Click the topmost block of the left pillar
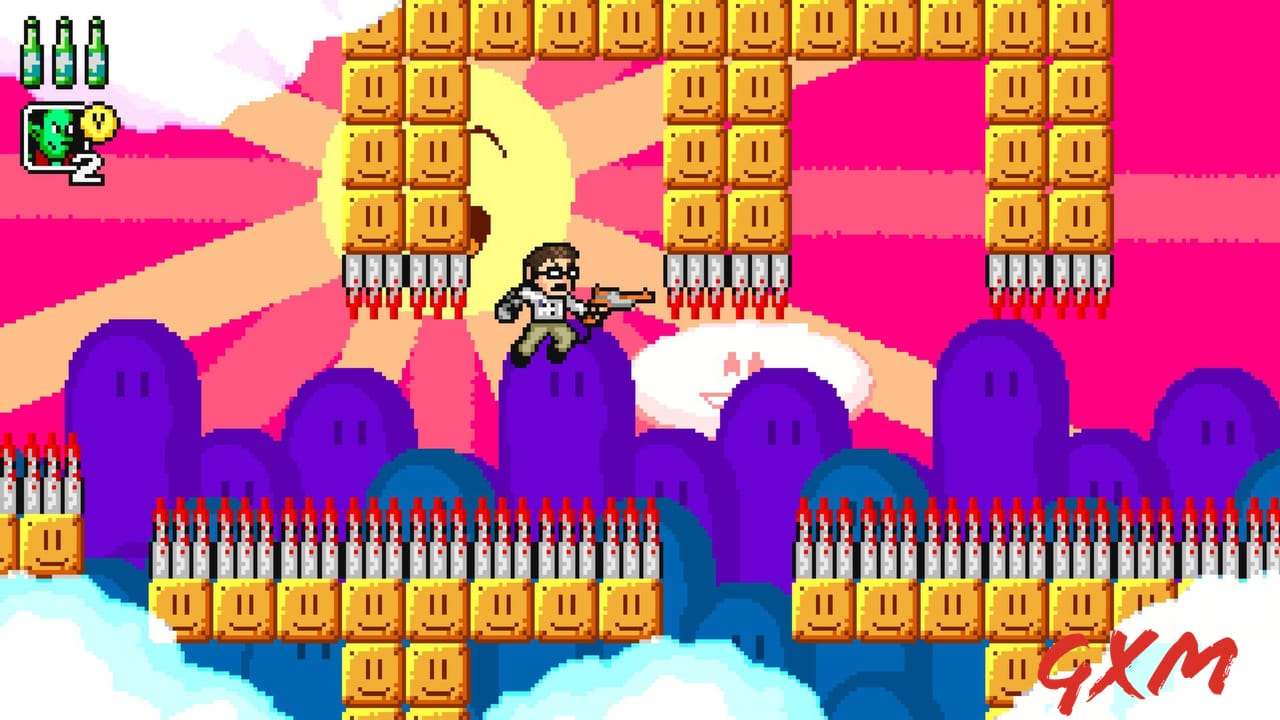The image size is (1280, 720). coord(375,30)
